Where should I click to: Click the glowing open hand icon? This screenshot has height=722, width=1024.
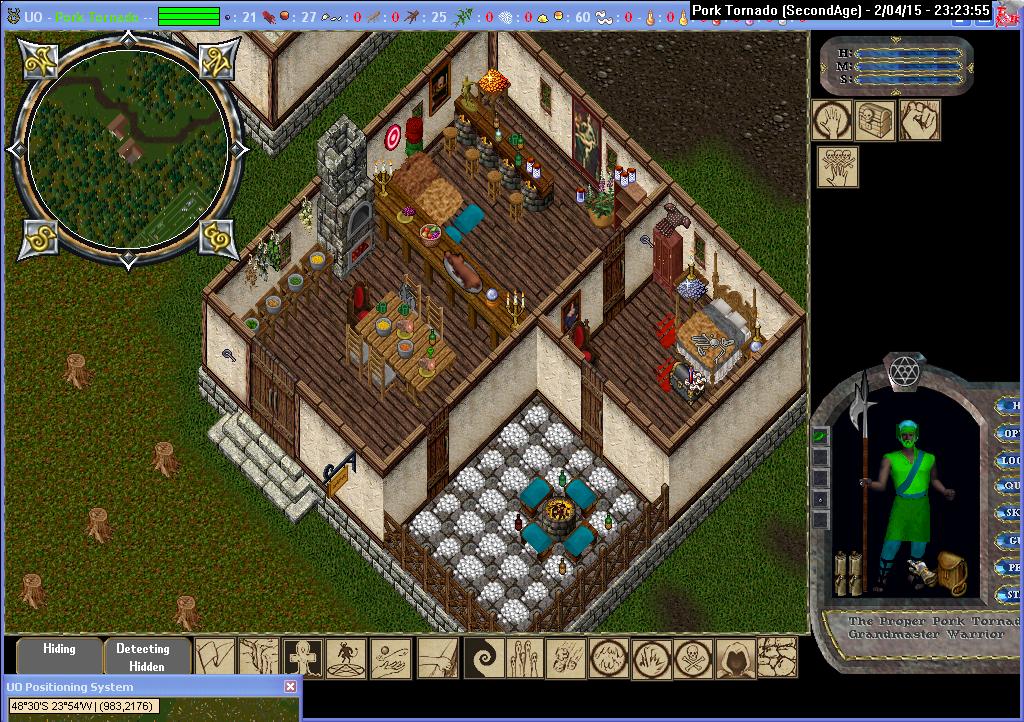tap(832, 120)
